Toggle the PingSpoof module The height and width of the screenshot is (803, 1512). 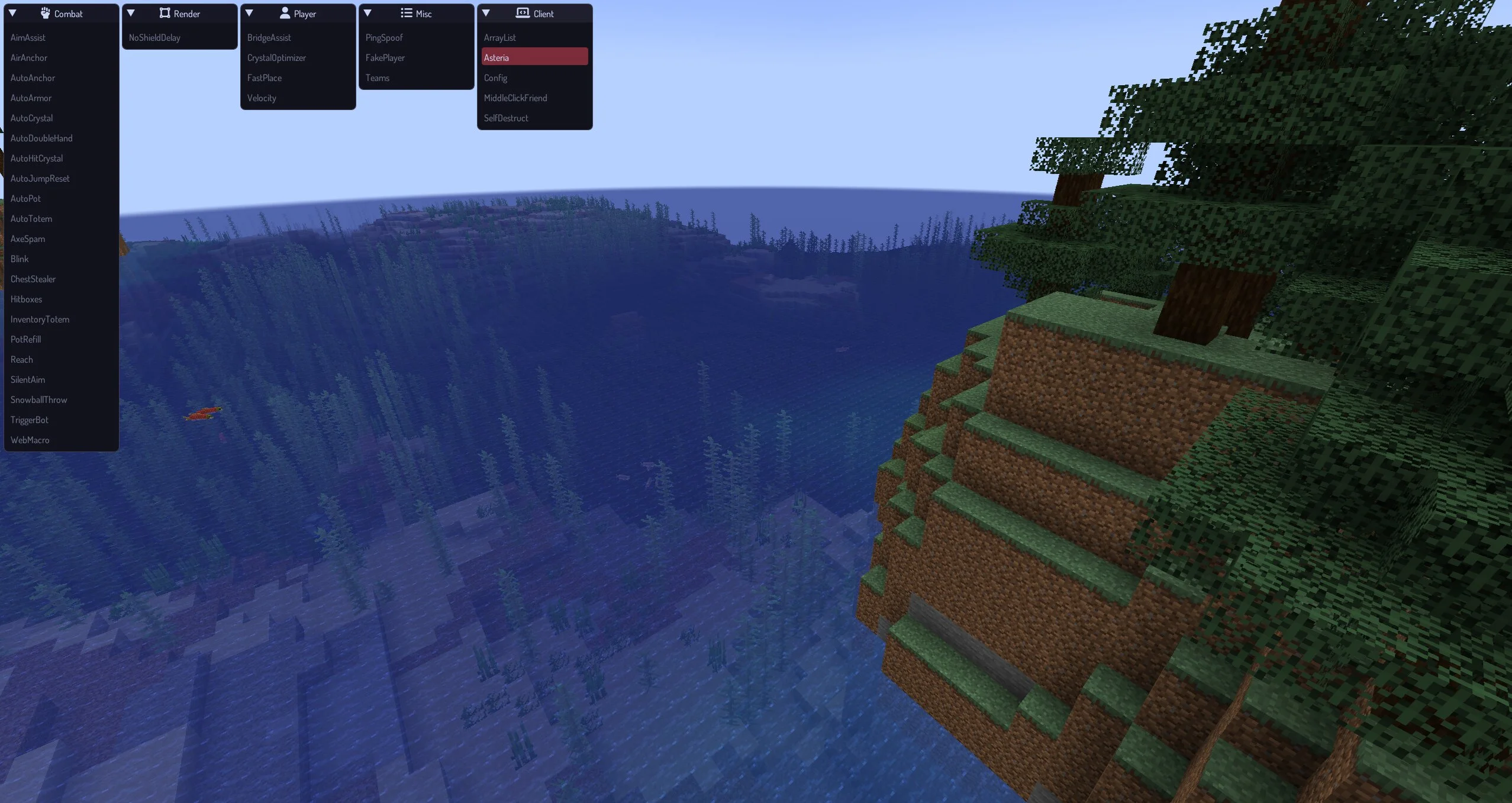(x=384, y=38)
